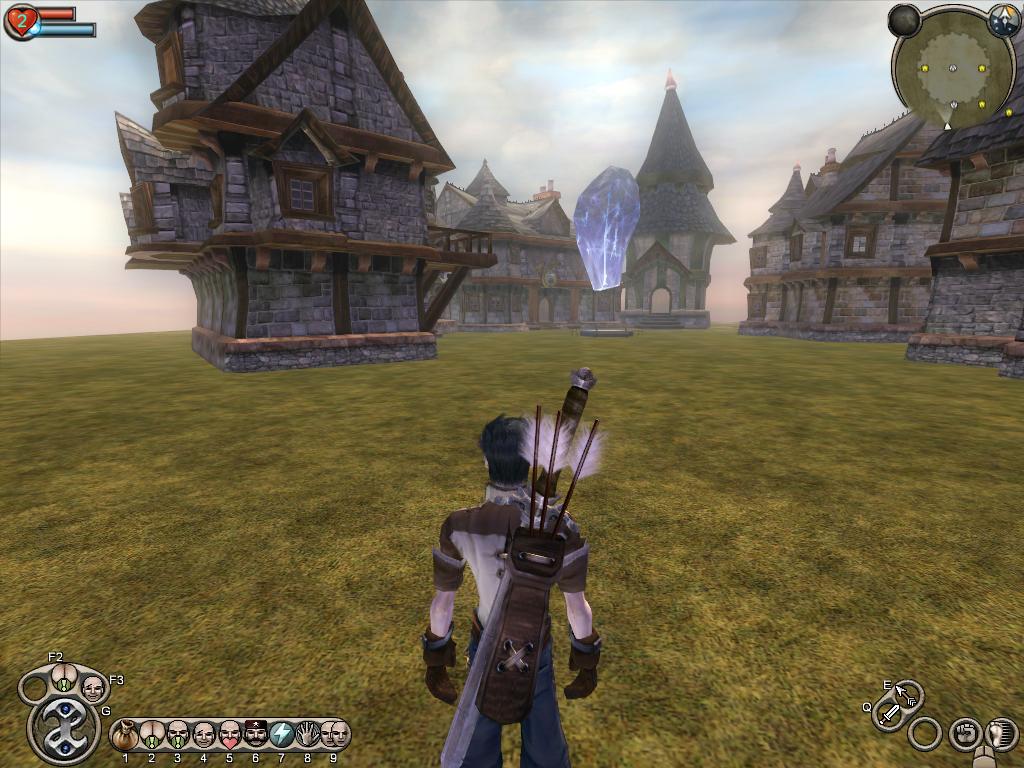Equip the sword melee weapon
The width and height of the screenshot is (1024, 768).
(889, 714)
